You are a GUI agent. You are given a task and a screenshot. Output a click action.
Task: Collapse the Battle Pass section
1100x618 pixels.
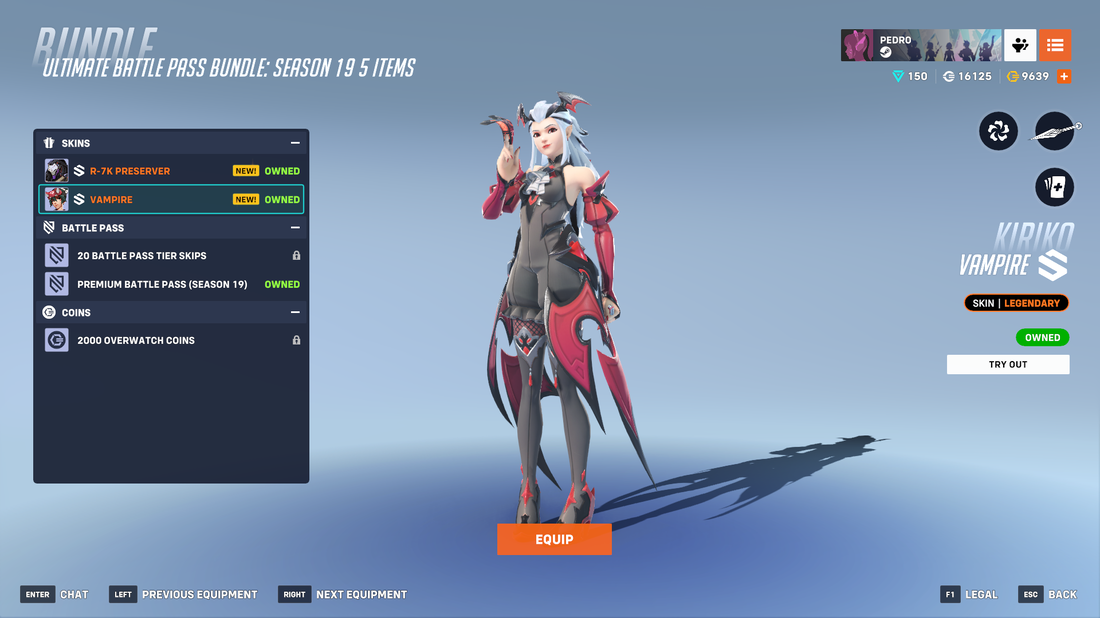295,228
